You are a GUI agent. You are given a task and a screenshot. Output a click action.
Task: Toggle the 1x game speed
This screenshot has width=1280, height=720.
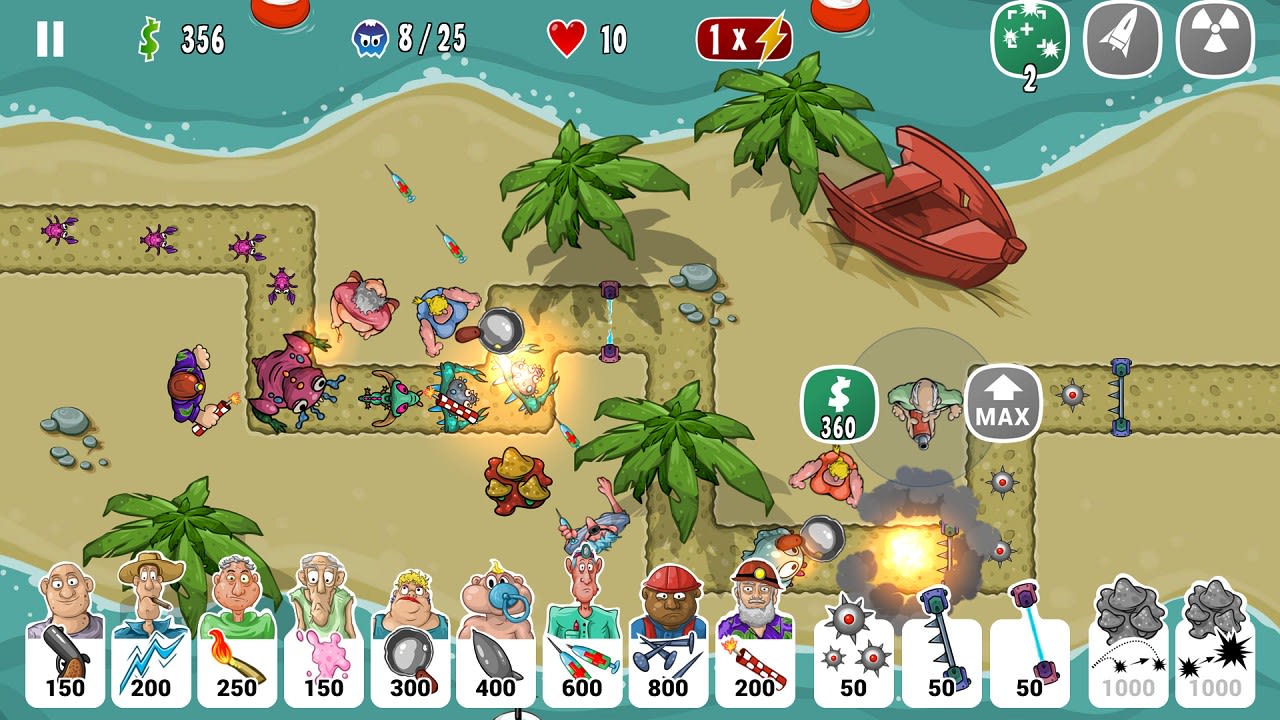[x=745, y=38]
